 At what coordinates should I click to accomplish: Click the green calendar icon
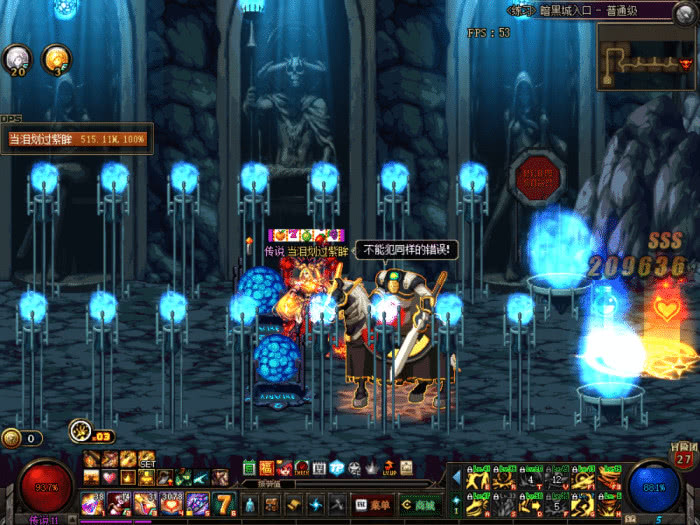pyautogui.click(x=250, y=468)
